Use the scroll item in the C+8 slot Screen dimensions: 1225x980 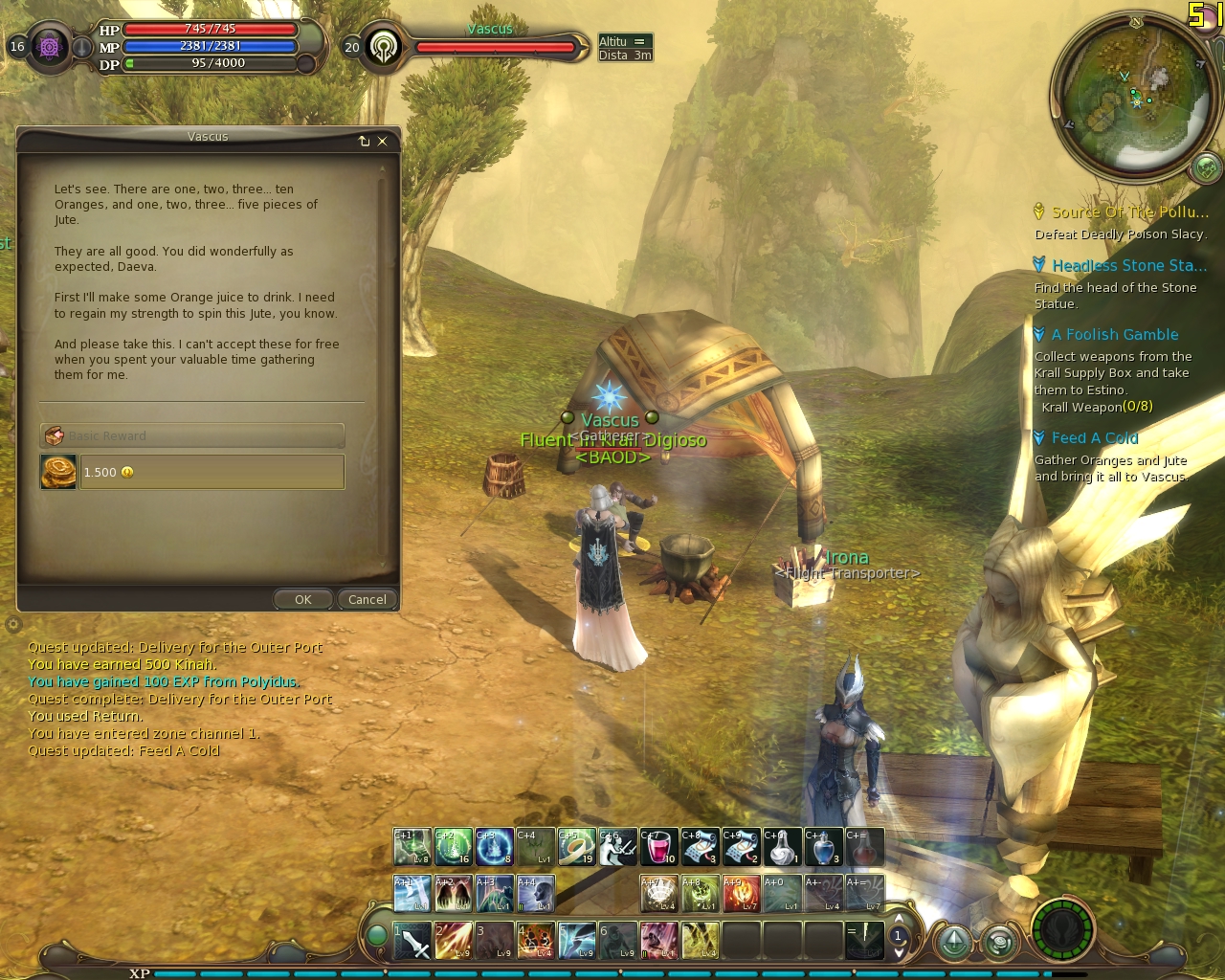tap(700, 847)
